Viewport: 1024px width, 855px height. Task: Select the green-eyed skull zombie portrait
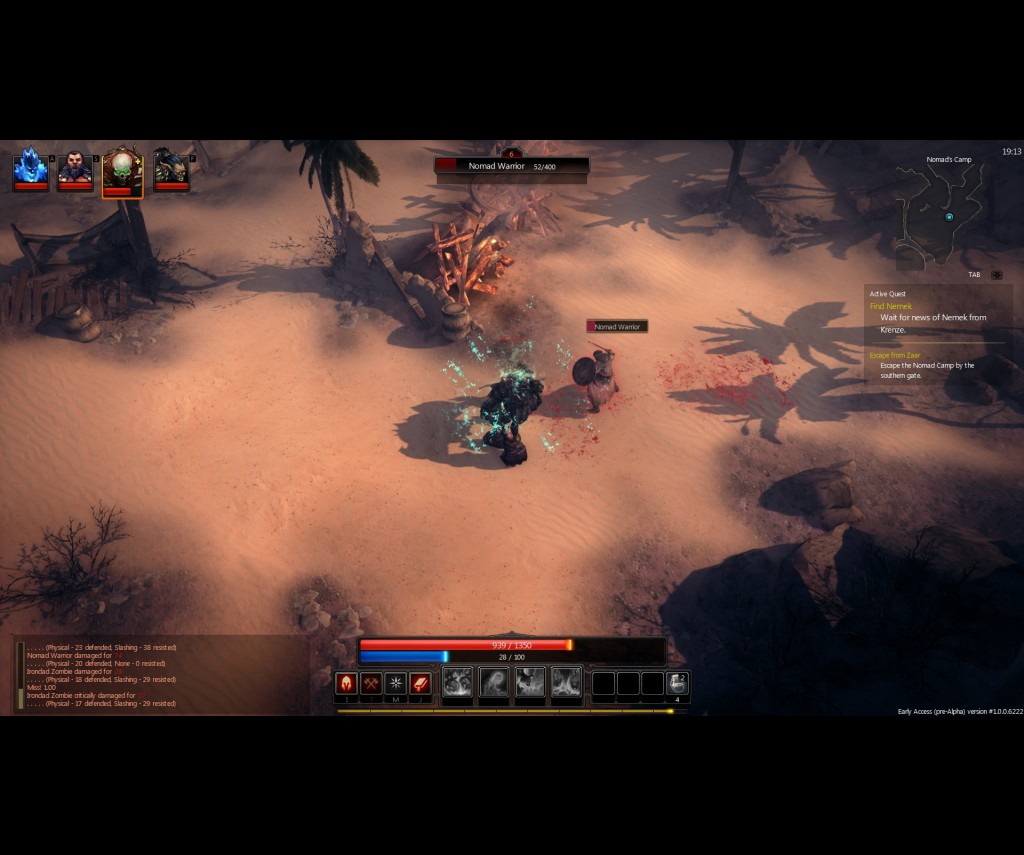point(122,170)
